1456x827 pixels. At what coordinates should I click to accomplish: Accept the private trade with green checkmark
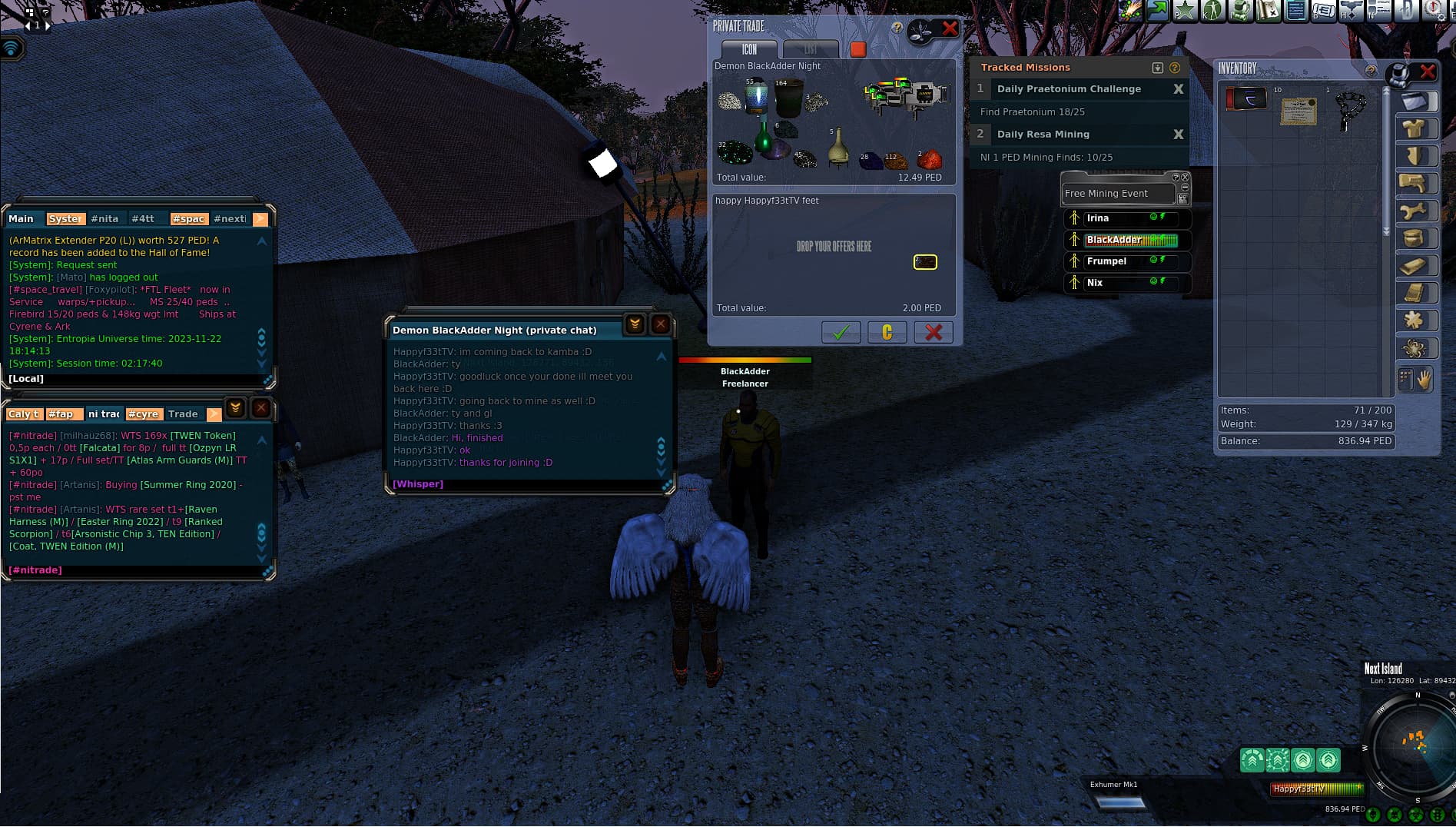(841, 332)
